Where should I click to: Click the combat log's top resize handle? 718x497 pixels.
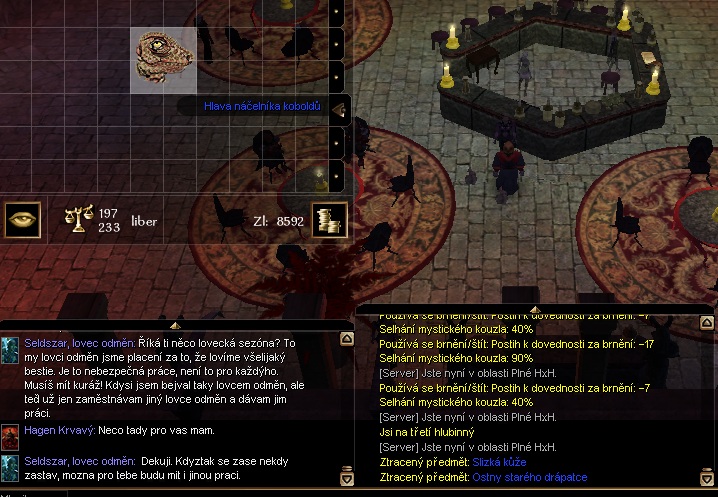534,309
